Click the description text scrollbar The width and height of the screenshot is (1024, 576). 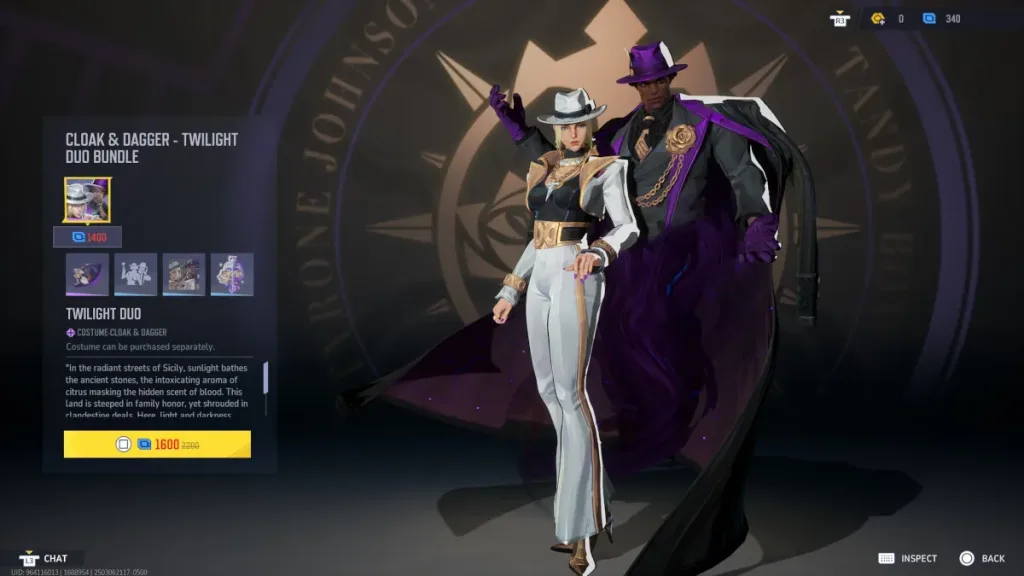pos(266,377)
